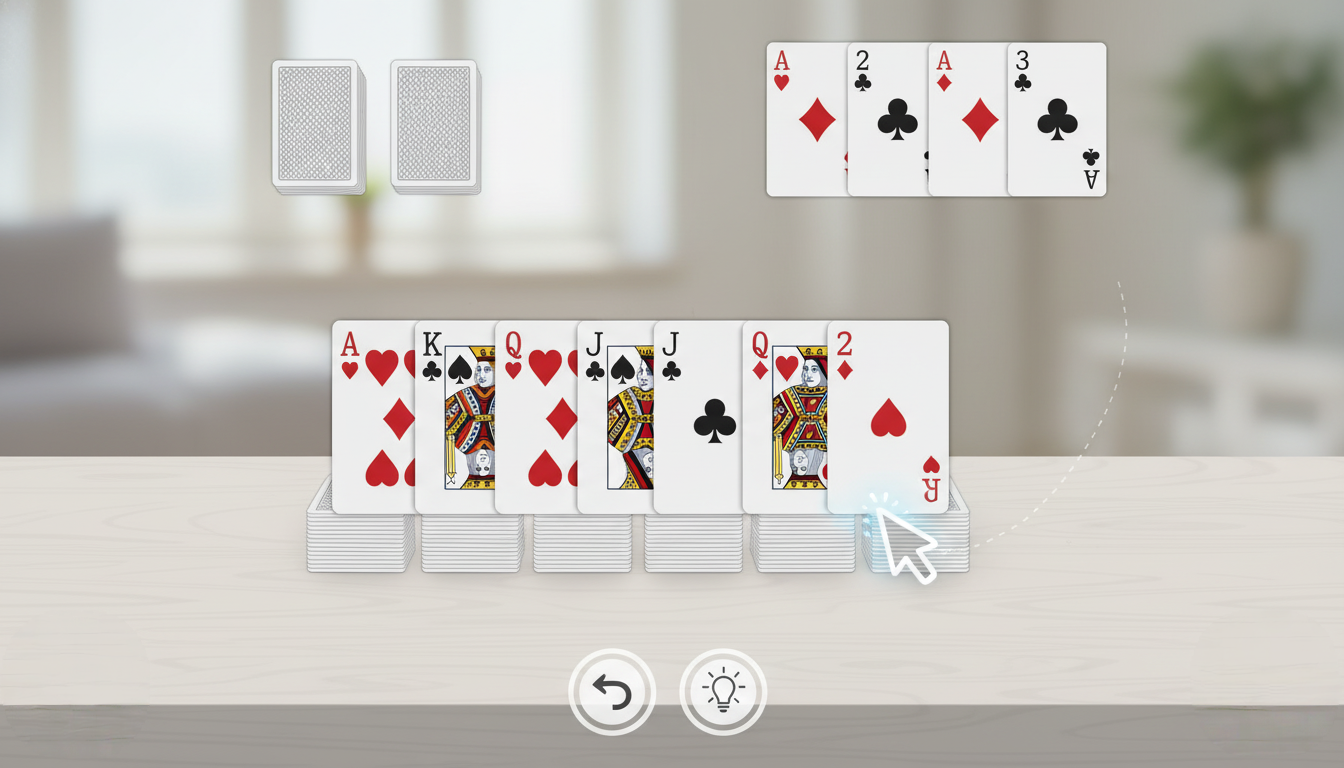Place onto the Ace of Diamonds foundation
Viewport: 1344px width, 768px height.
[965, 120]
